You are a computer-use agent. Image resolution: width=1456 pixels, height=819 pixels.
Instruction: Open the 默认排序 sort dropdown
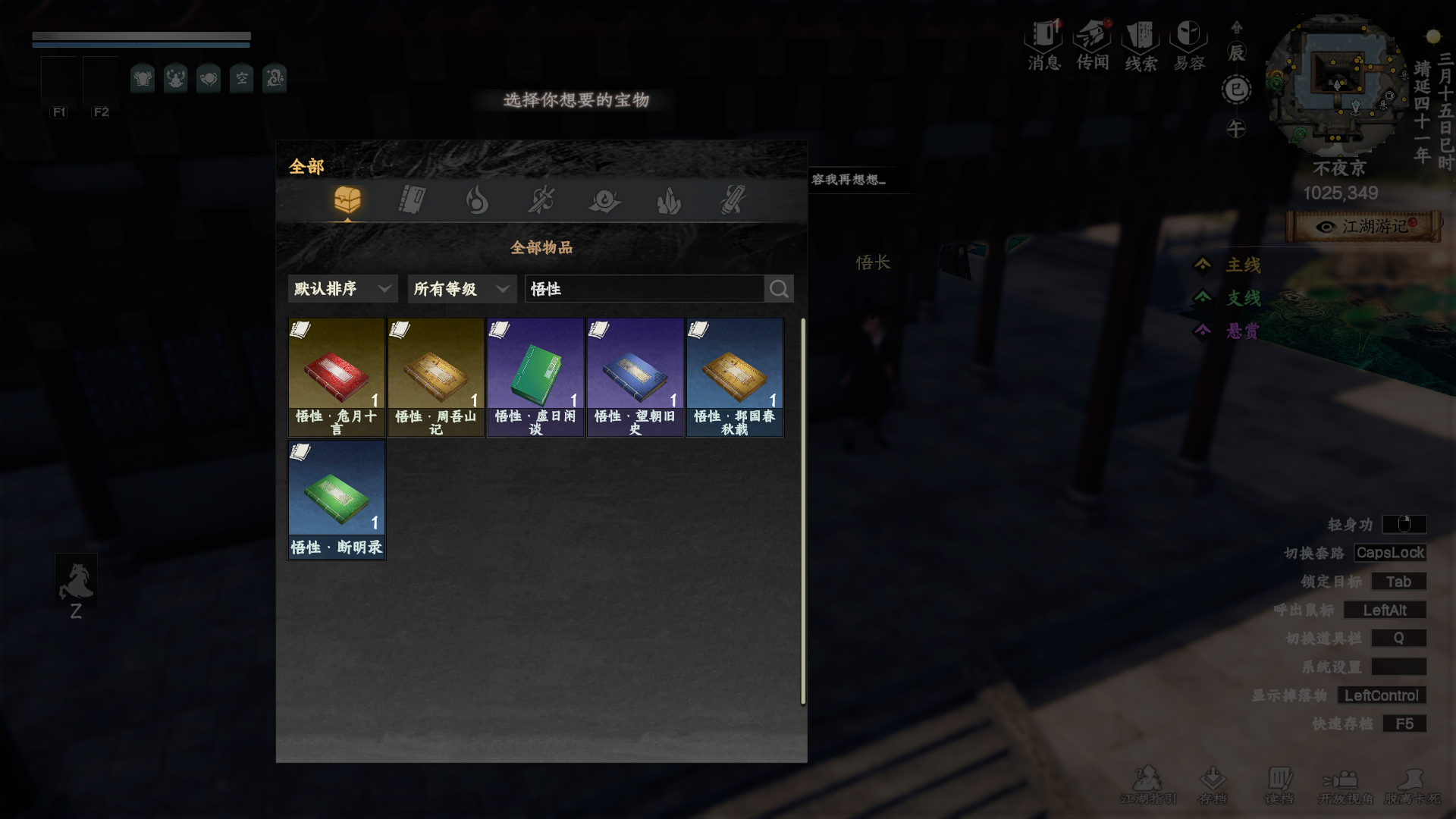(x=343, y=289)
